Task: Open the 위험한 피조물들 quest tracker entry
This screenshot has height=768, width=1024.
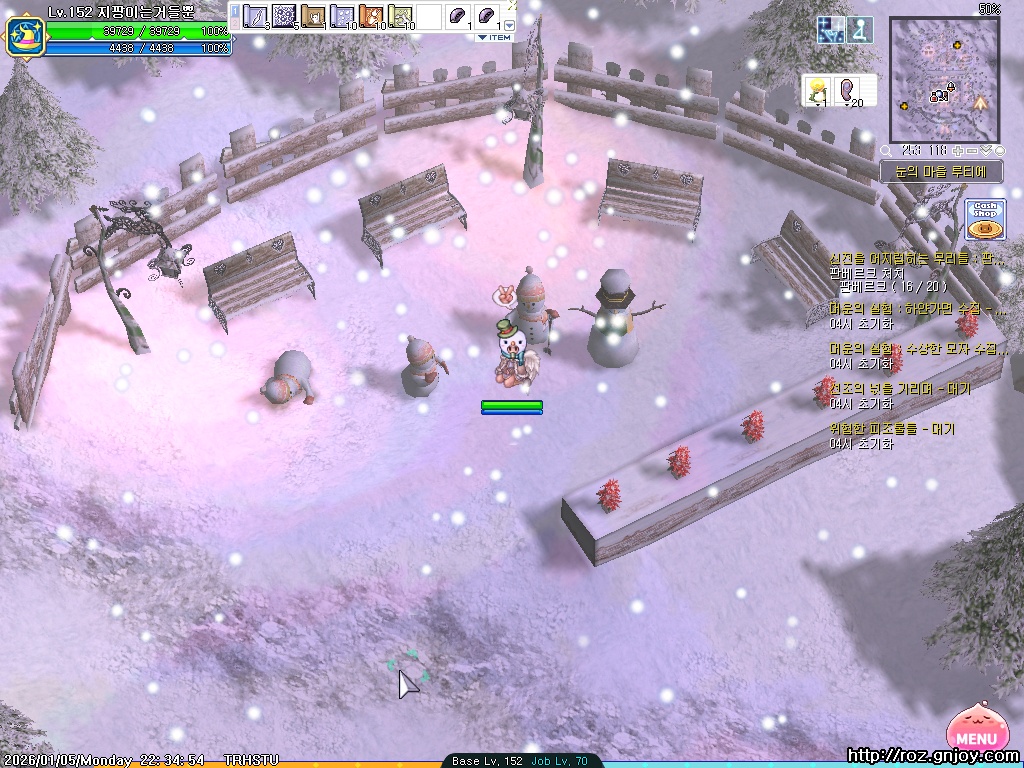Action: click(892, 430)
